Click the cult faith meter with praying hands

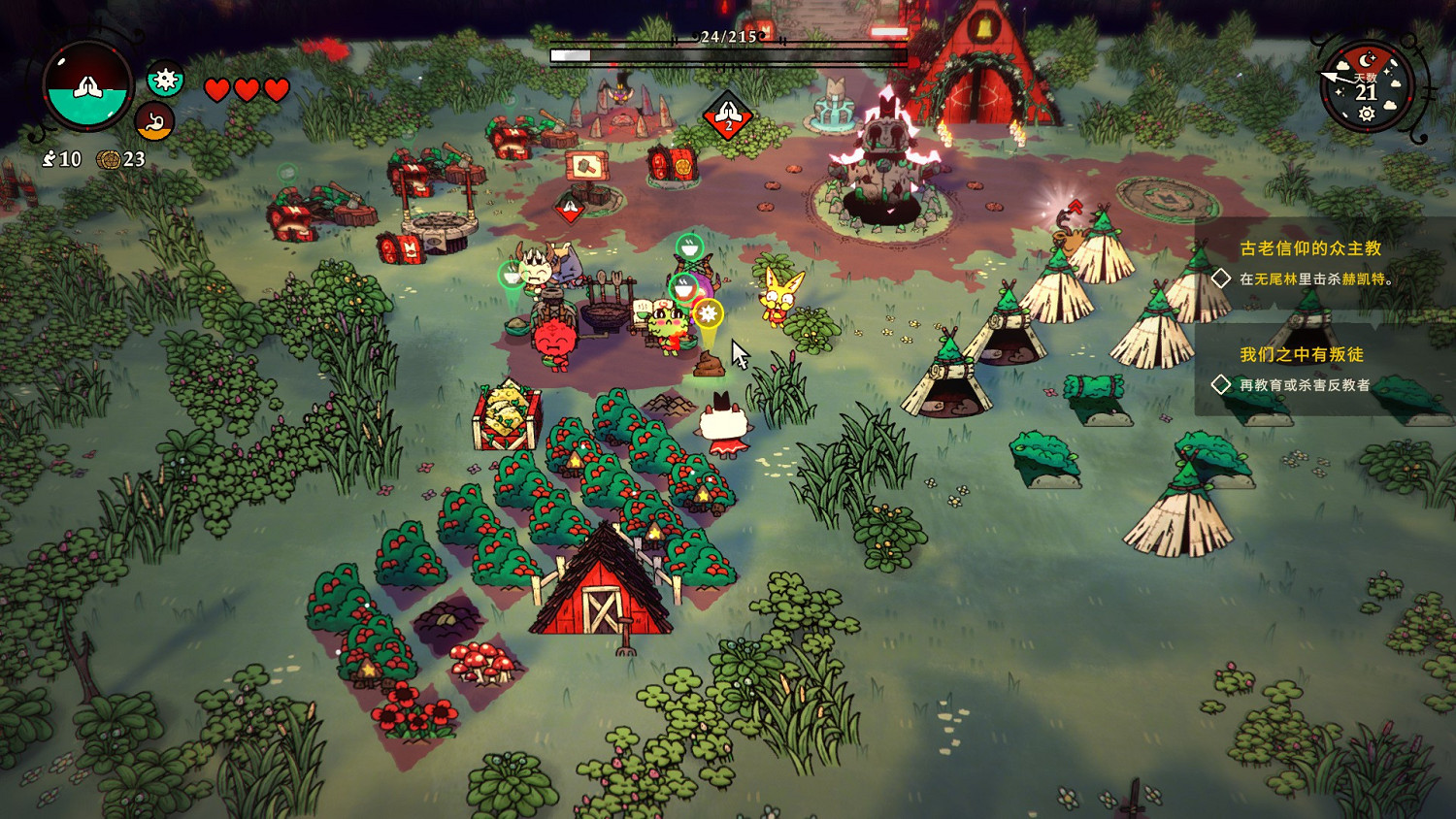coord(87,87)
